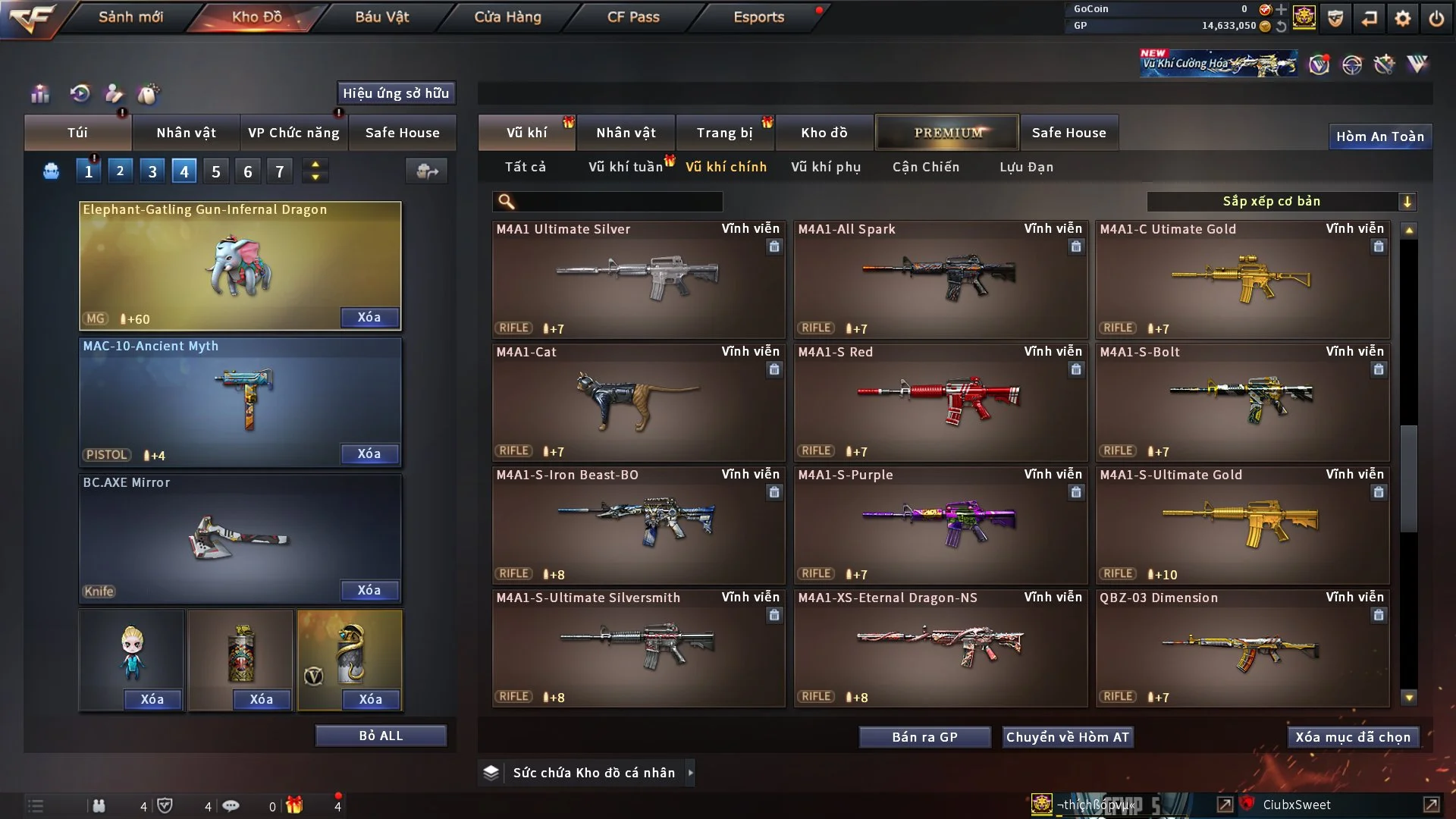Click Chuyển về Hòm AT button

click(x=1068, y=737)
